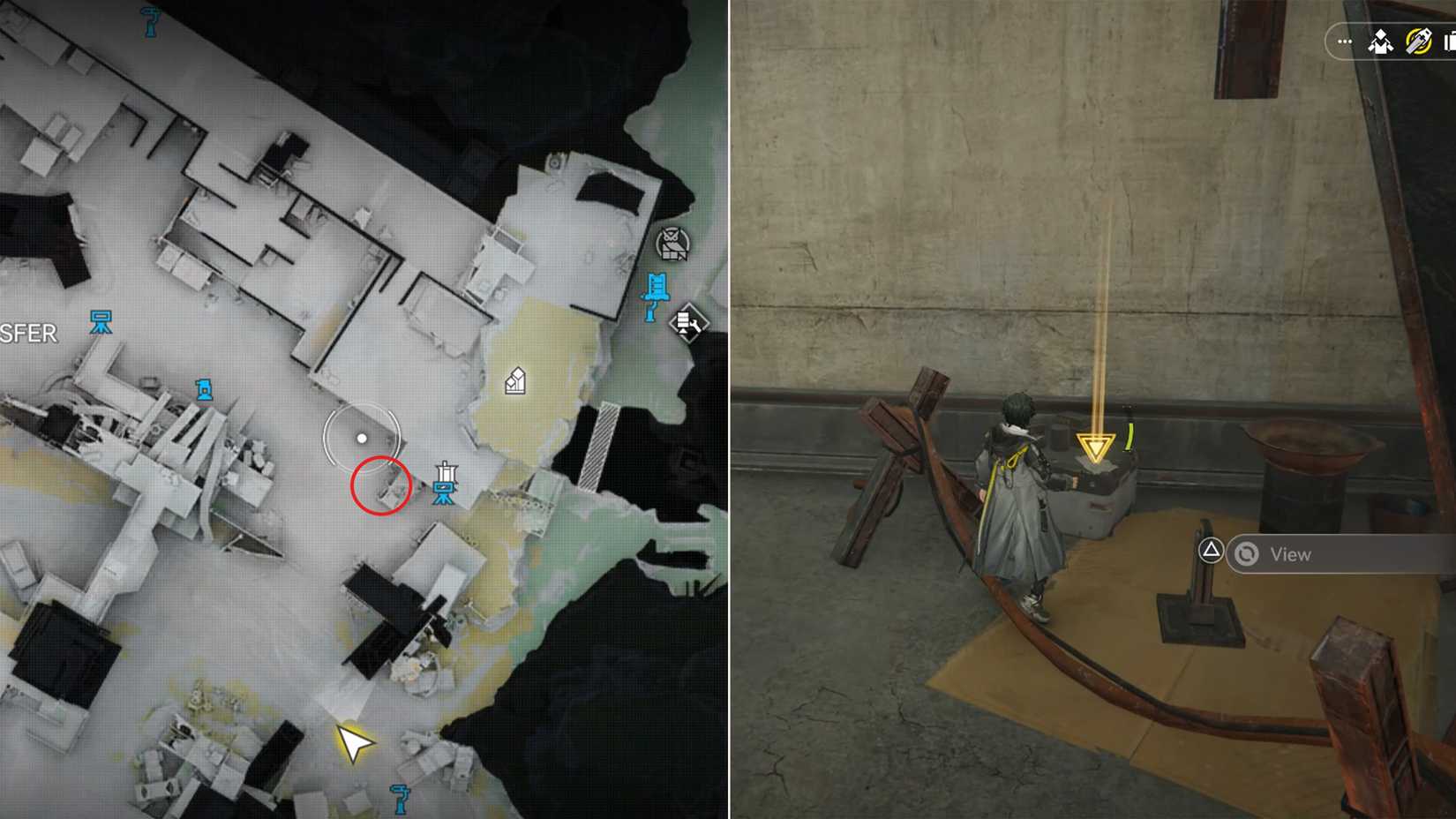
Task: Open the team lineup icon top right
Action: click(x=1380, y=41)
